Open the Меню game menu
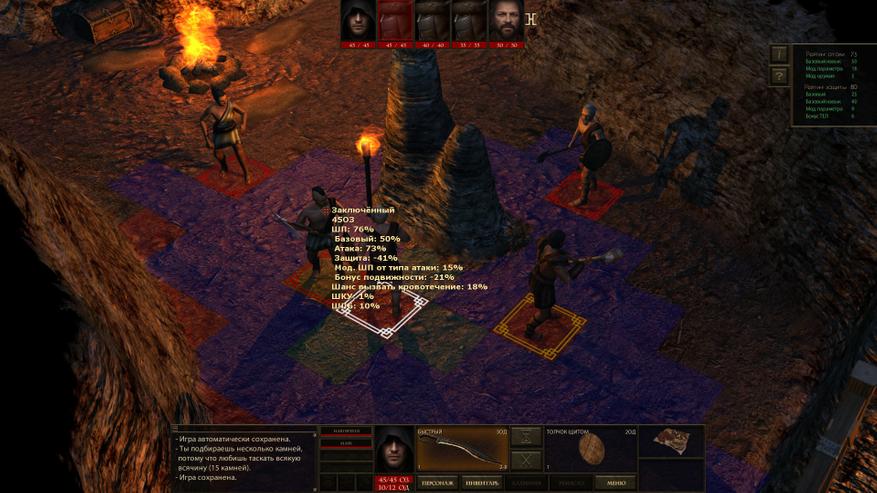 [x=615, y=483]
